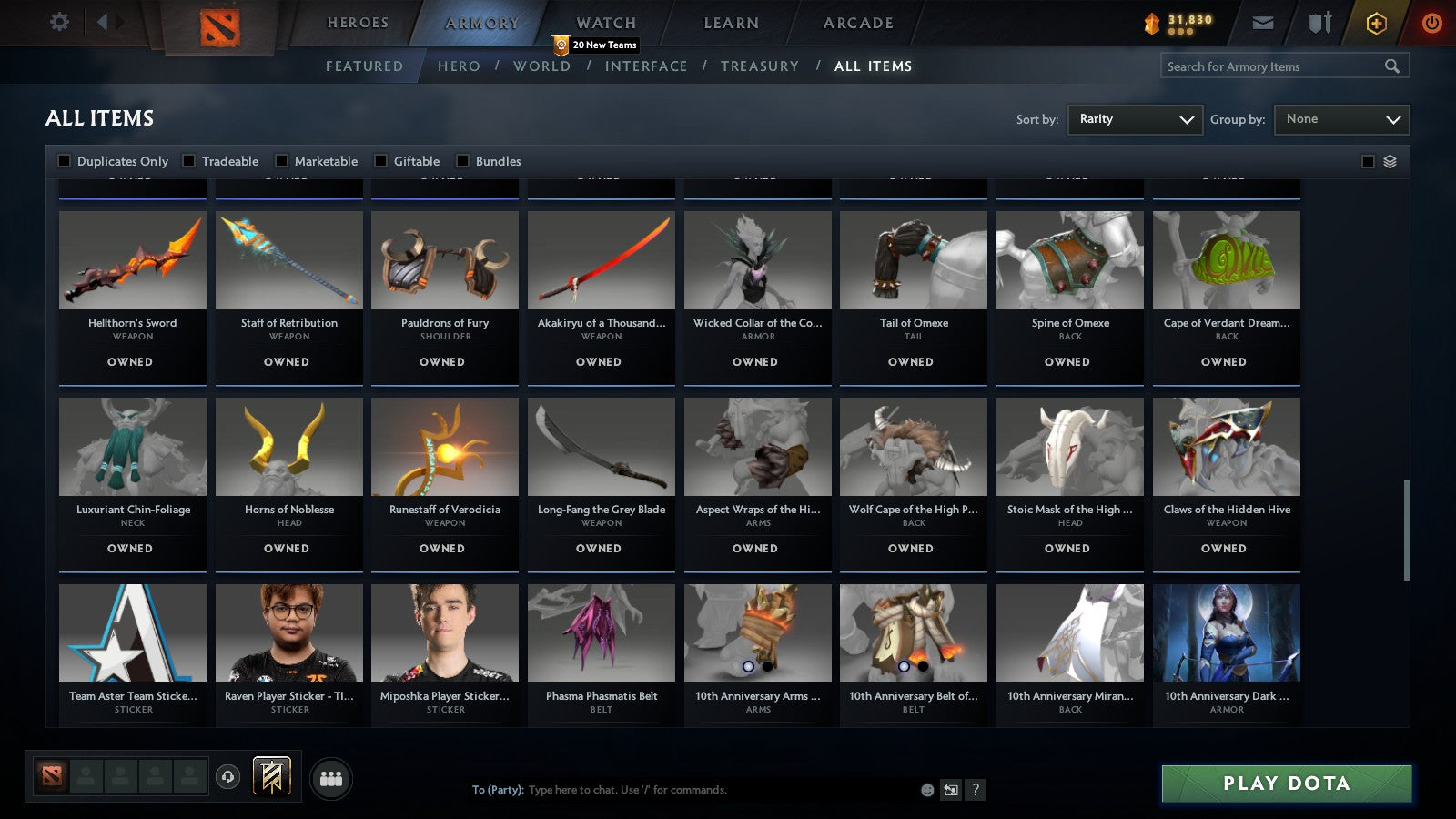
Task: Click inside the Armory search field
Action: point(1274,66)
